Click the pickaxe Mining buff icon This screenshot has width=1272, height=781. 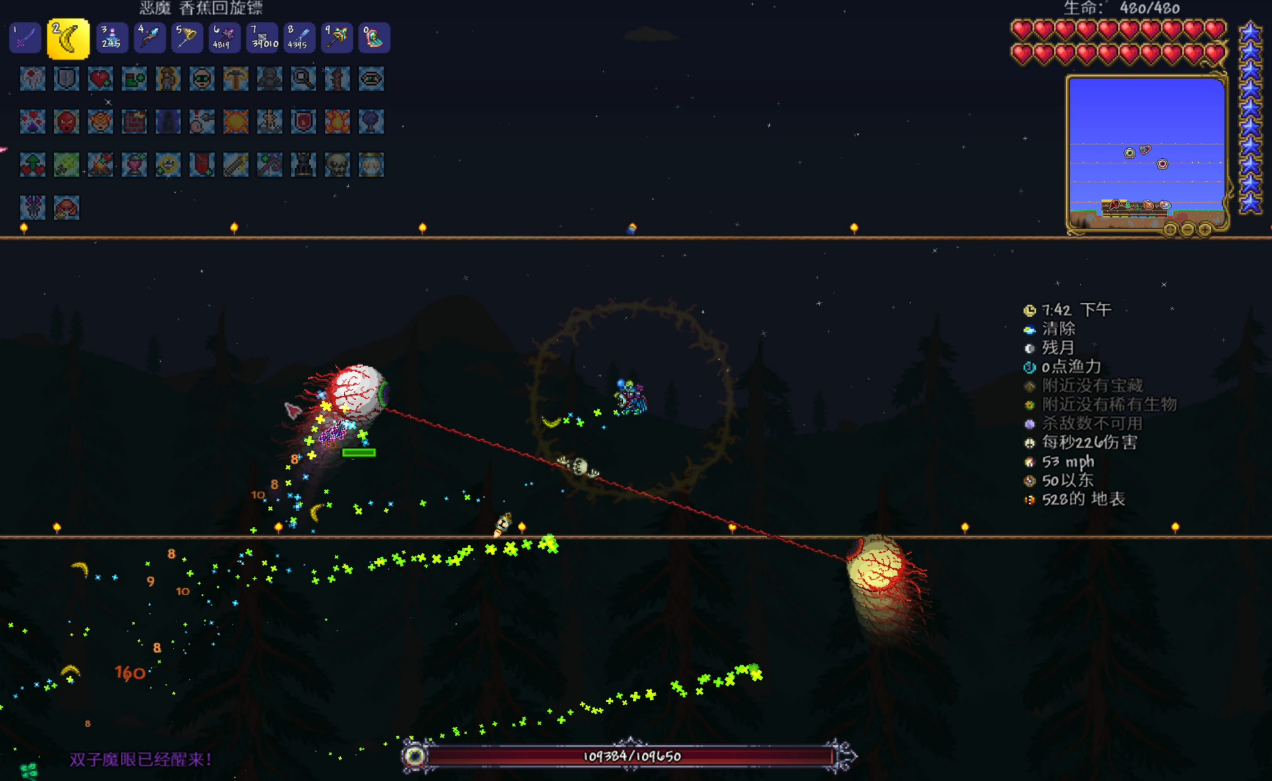[236, 78]
